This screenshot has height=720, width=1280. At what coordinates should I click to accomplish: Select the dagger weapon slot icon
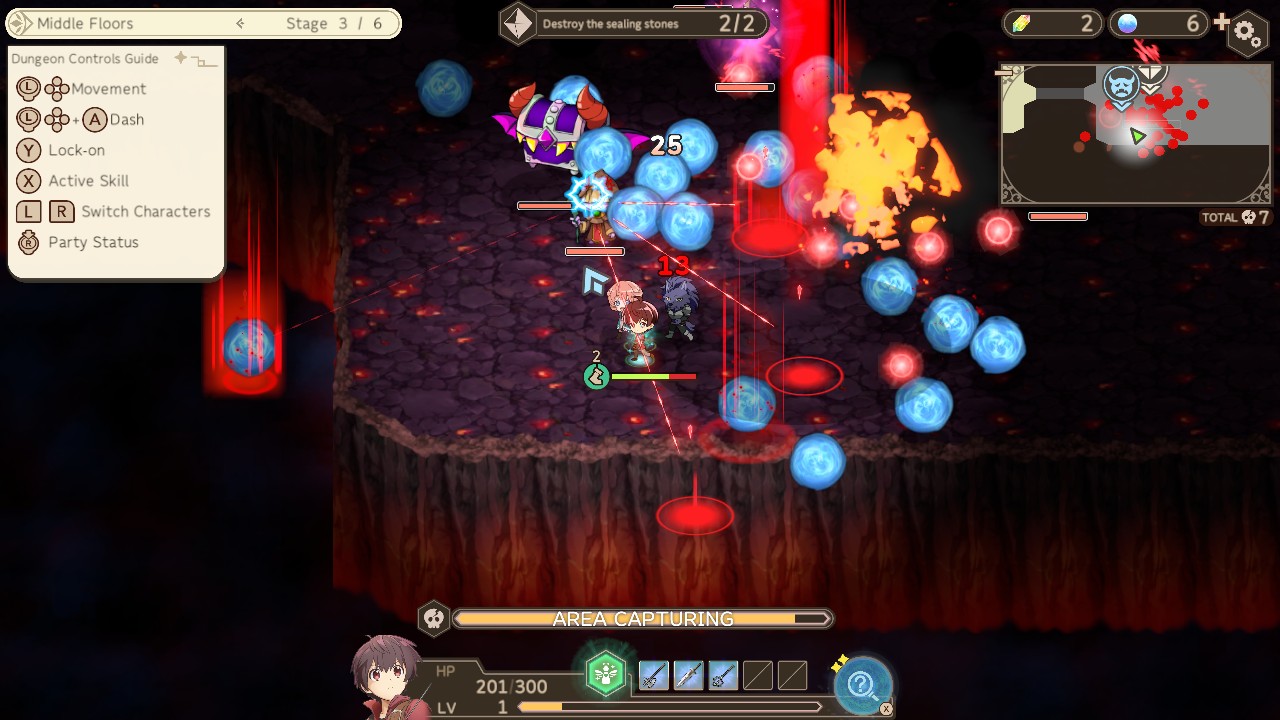pyautogui.click(x=687, y=675)
